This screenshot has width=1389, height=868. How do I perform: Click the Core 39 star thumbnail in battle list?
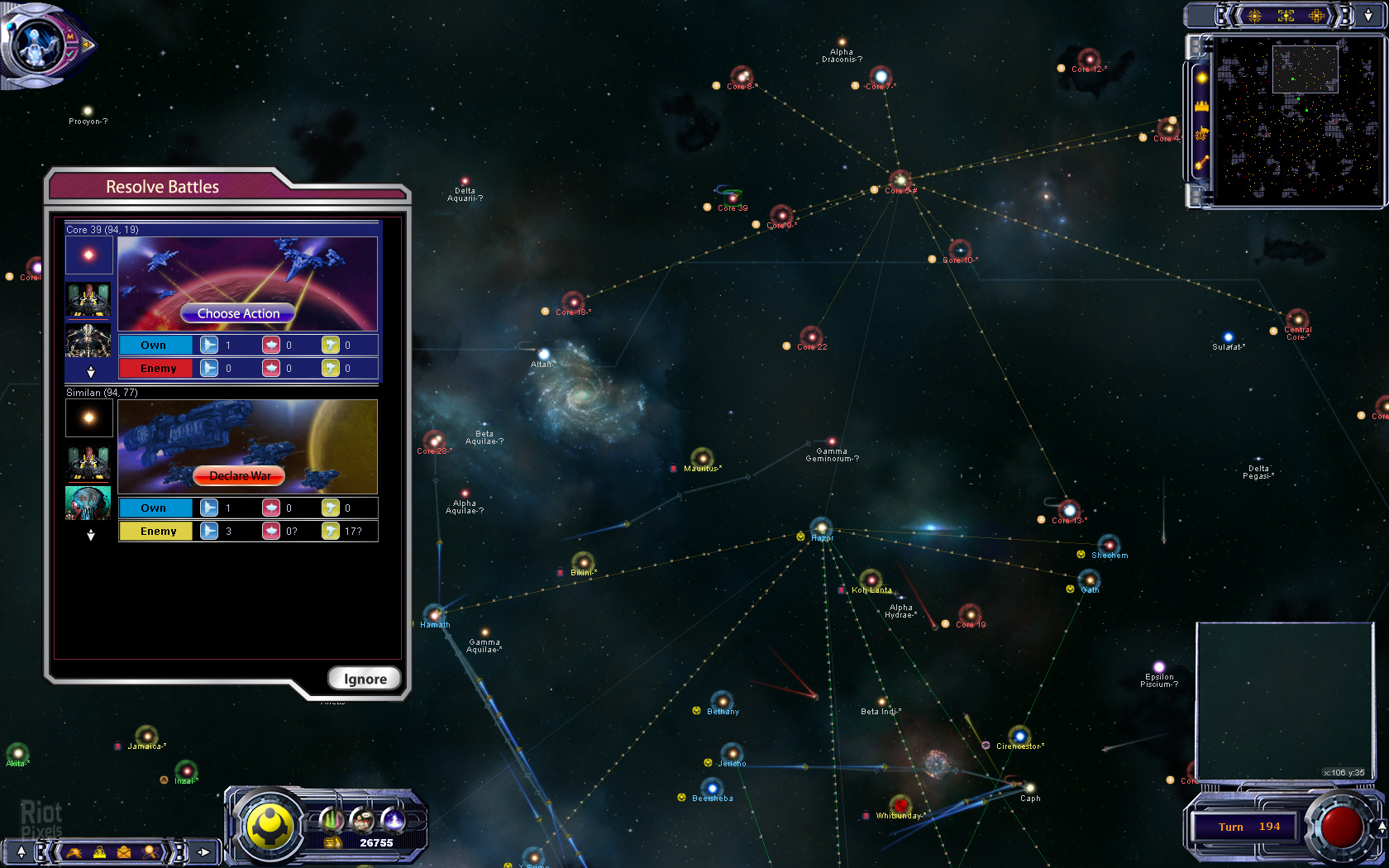(x=89, y=255)
